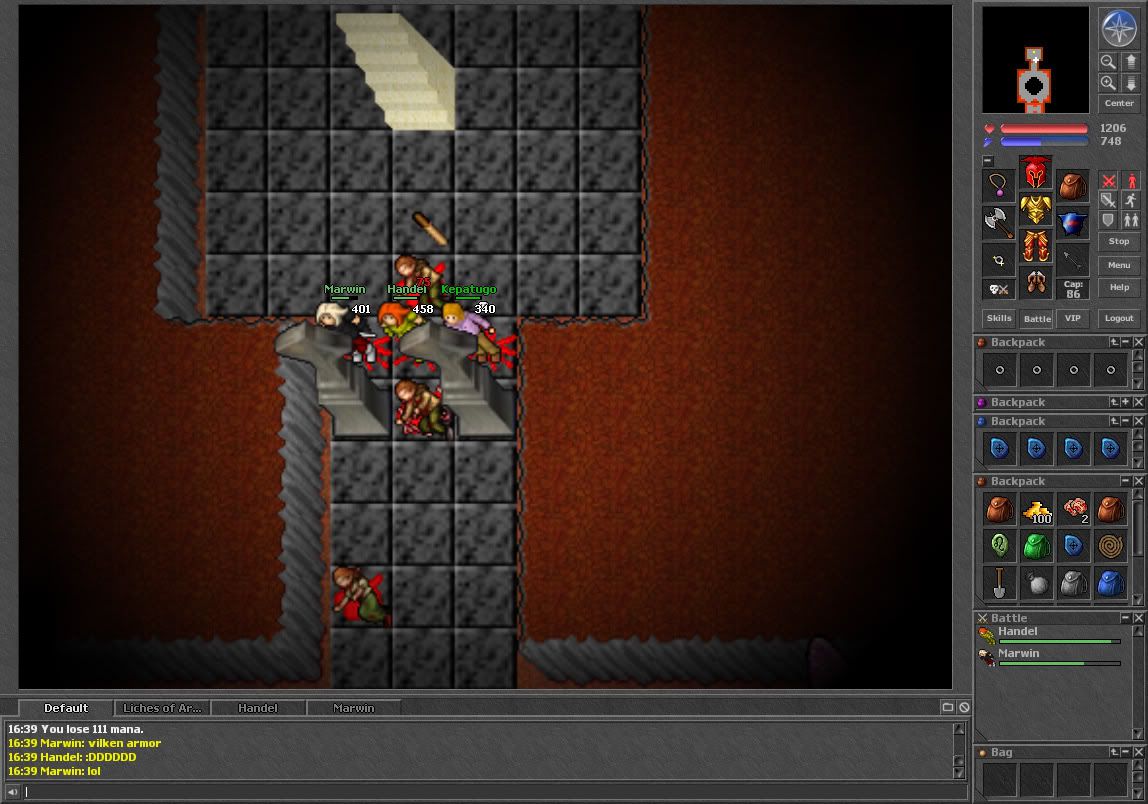Click the Stop button
The width and height of the screenshot is (1148, 804).
point(1118,241)
